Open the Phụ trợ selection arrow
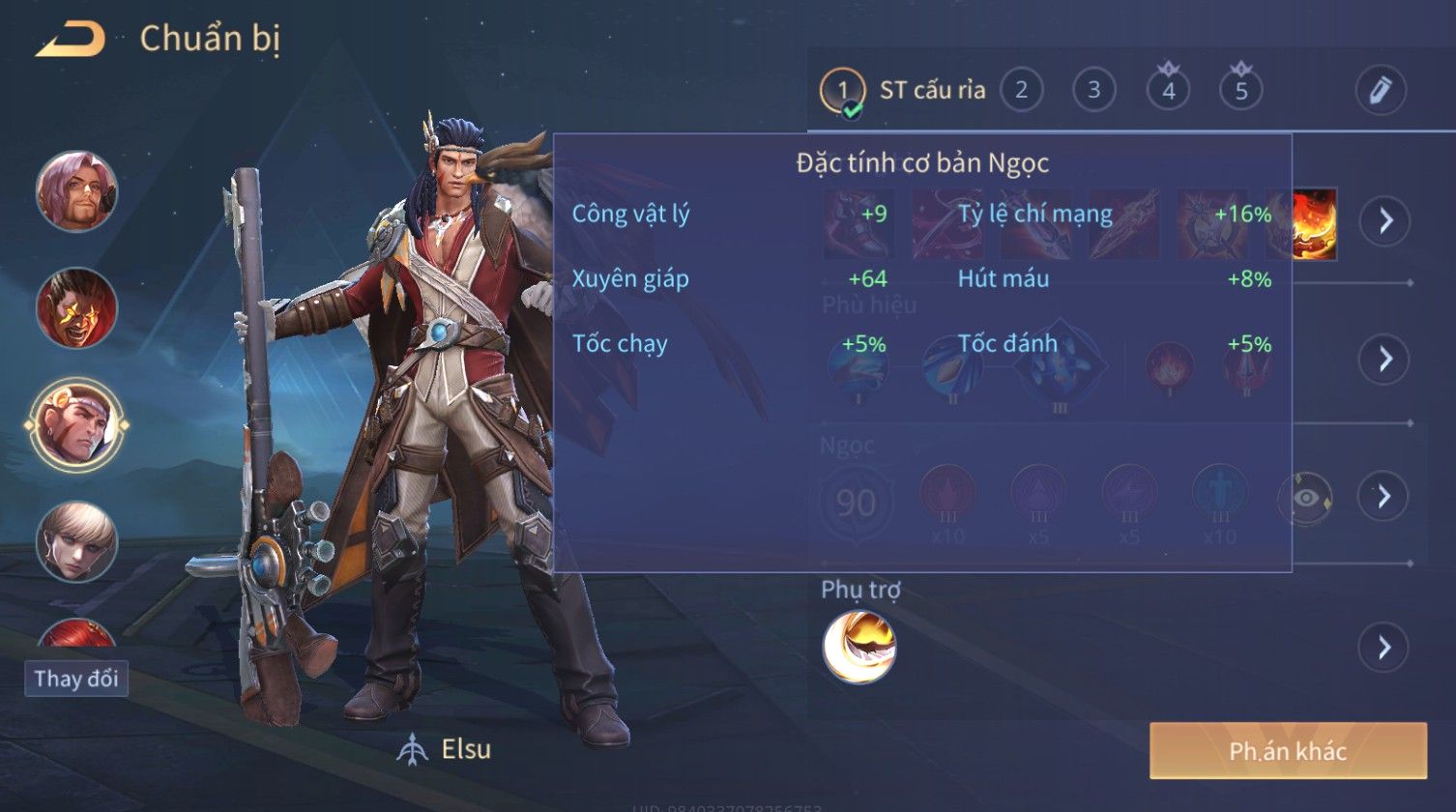The height and width of the screenshot is (812, 1456). [1383, 647]
